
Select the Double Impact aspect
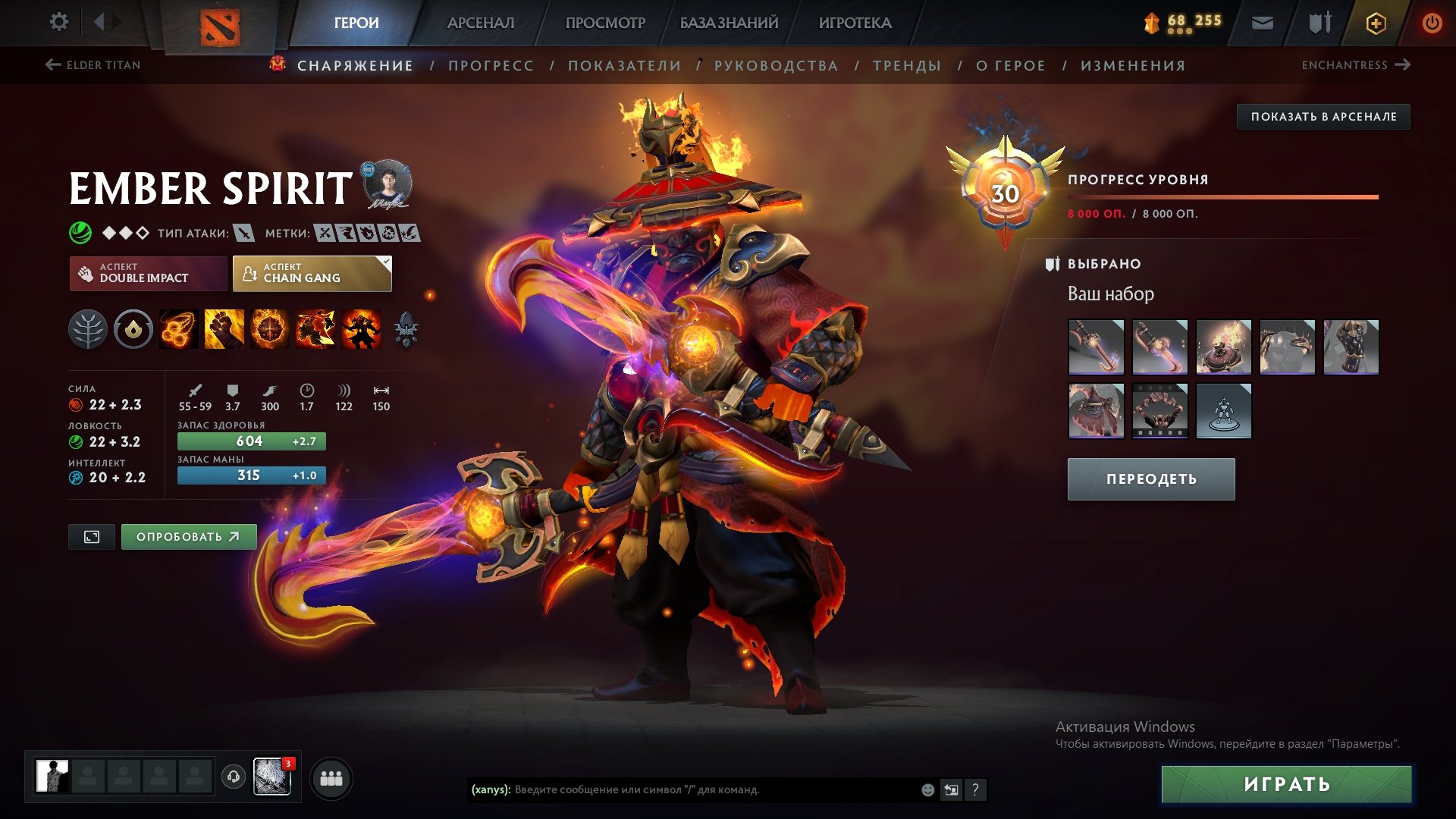click(147, 273)
